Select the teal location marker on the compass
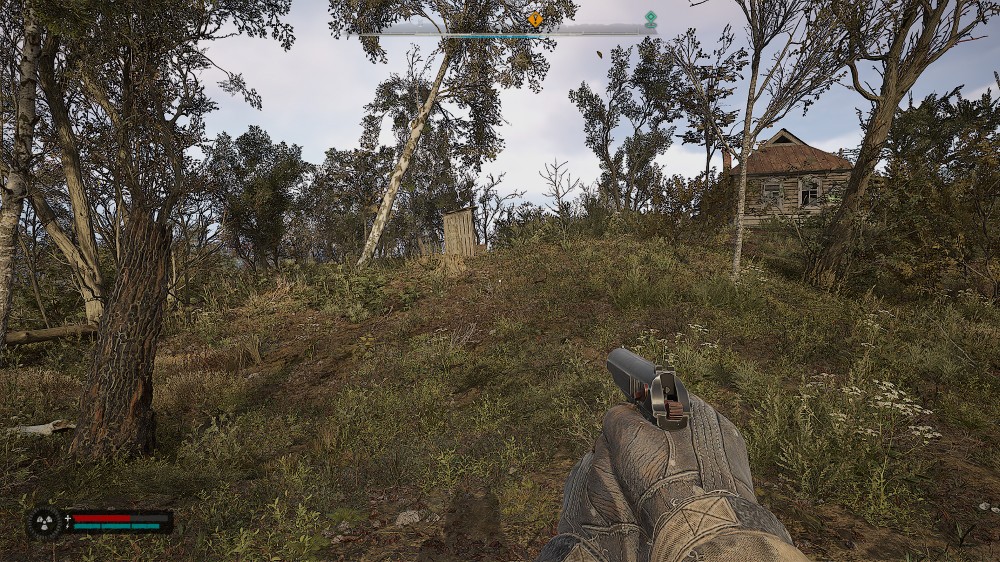This screenshot has height=562, width=1000. (x=650, y=18)
